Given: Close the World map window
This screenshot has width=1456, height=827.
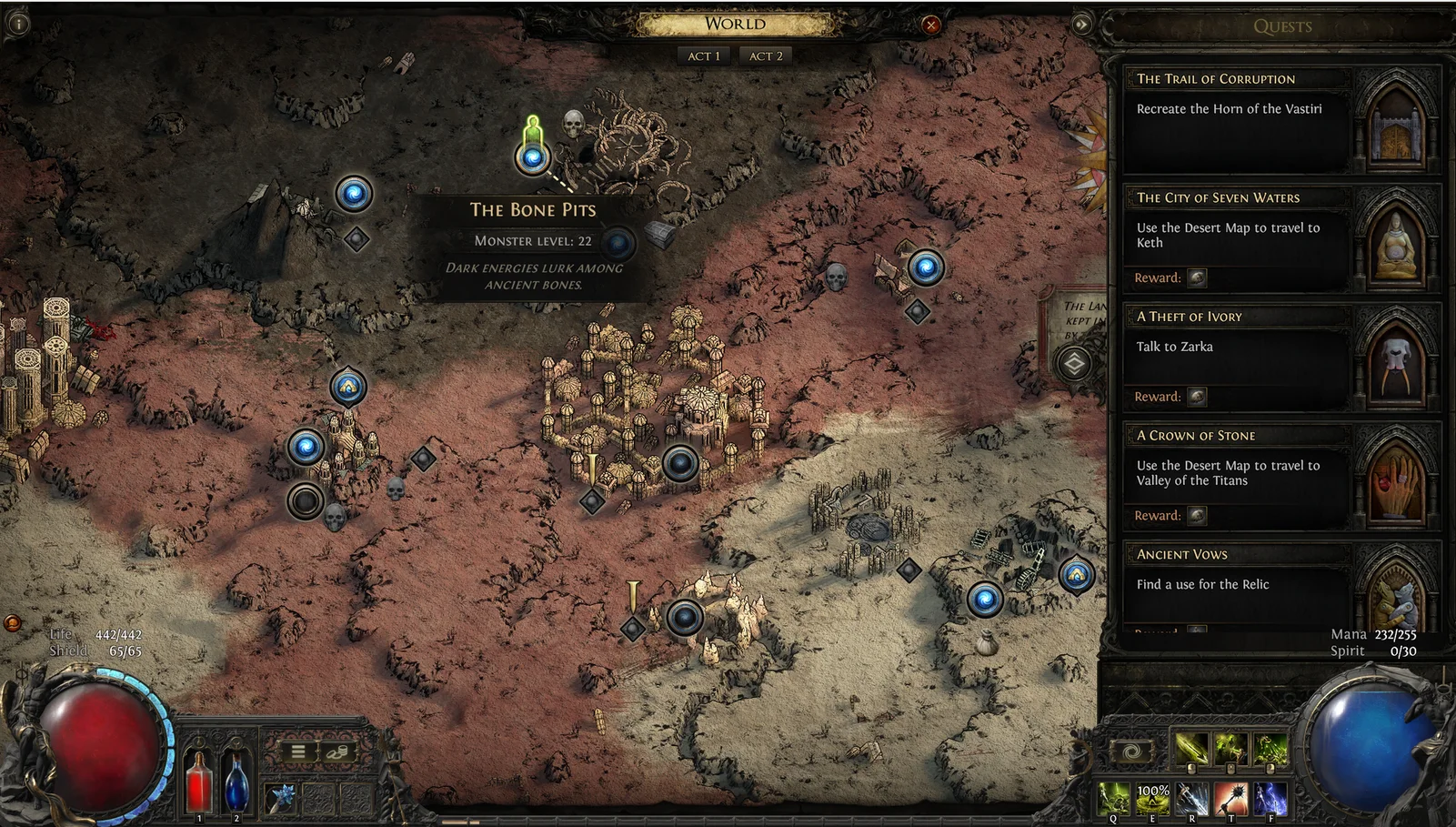Looking at the screenshot, I should (x=930, y=25).
